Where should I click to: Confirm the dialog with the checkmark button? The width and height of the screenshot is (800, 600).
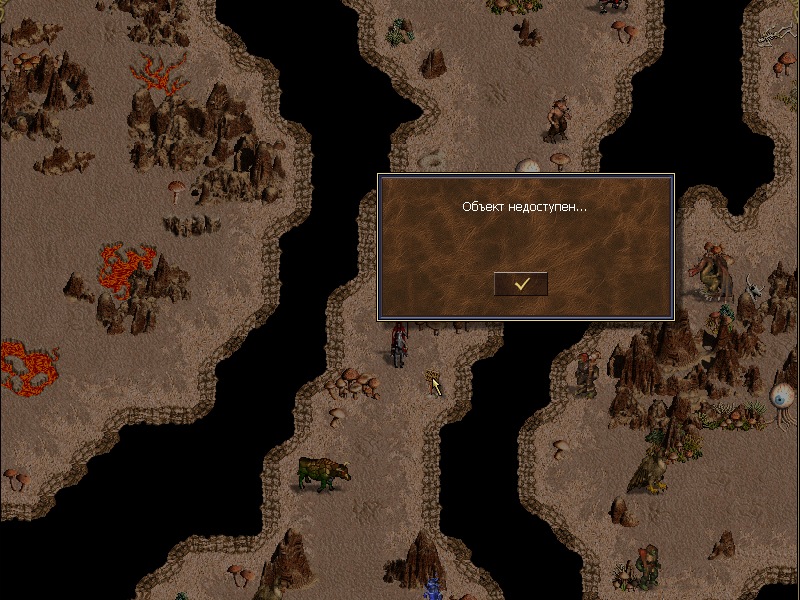pos(521,284)
